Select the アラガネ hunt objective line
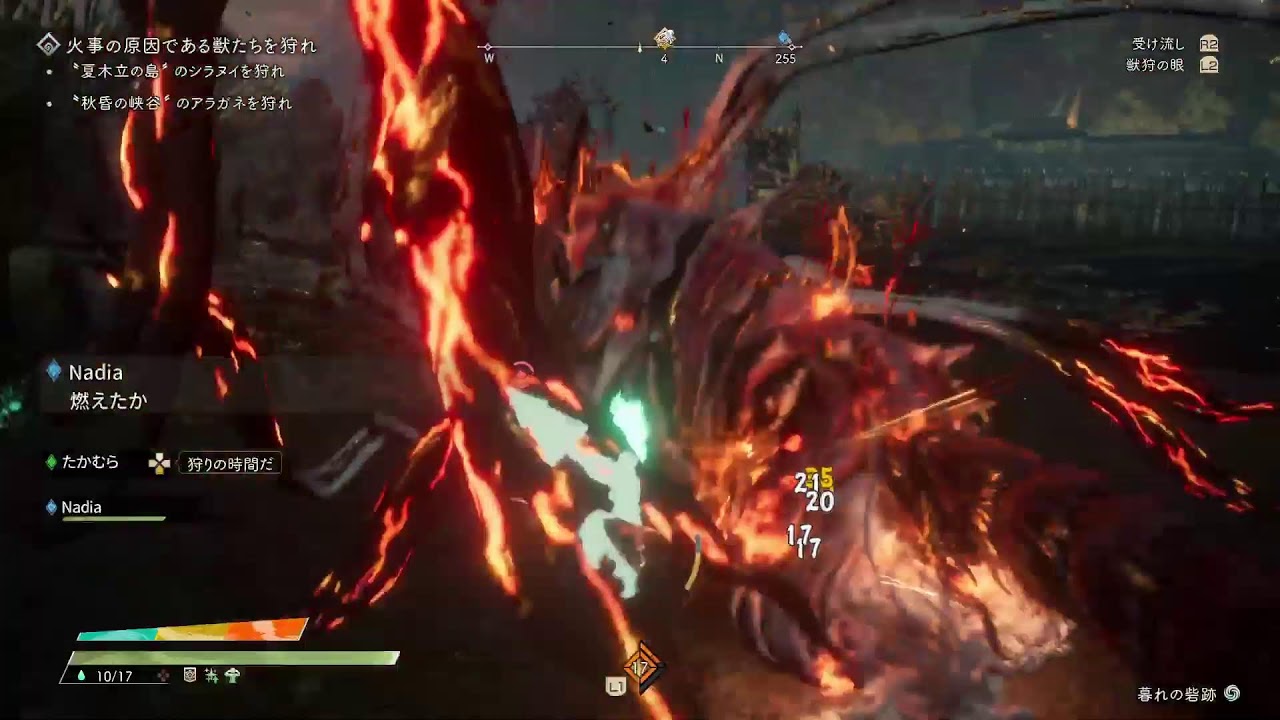This screenshot has width=1280, height=720. (181, 103)
